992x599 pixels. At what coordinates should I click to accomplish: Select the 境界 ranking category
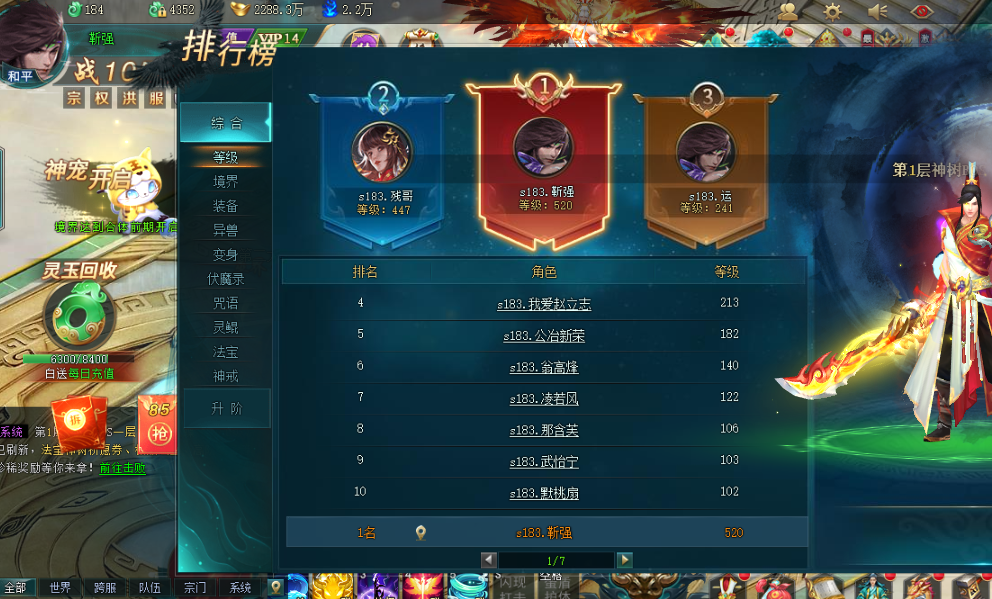point(225,182)
